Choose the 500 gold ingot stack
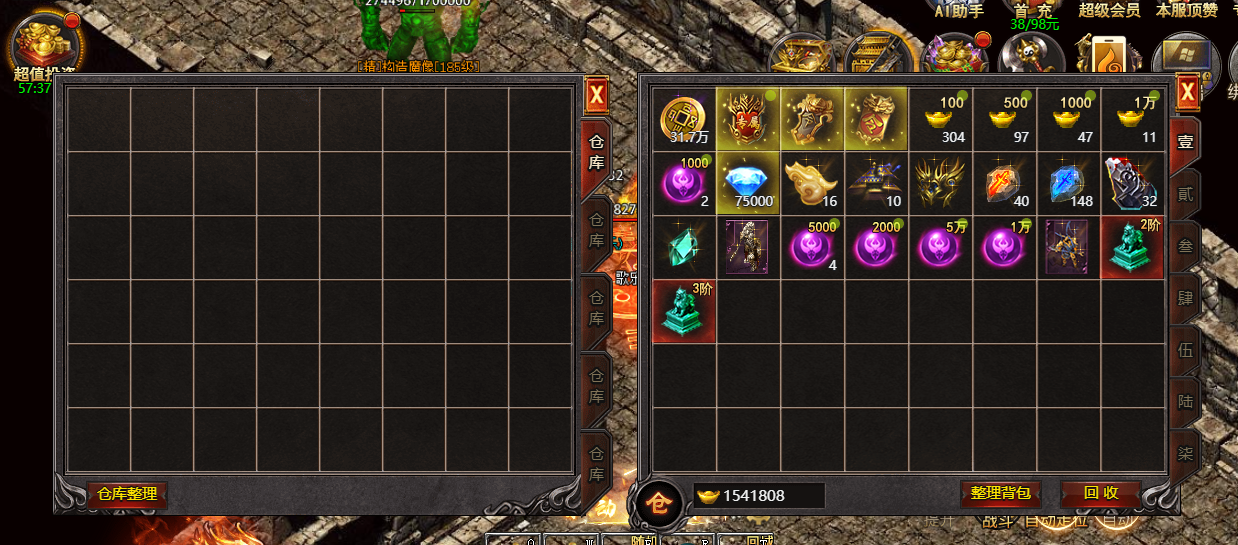Viewport: 1238px width, 545px height. tap(1005, 120)
